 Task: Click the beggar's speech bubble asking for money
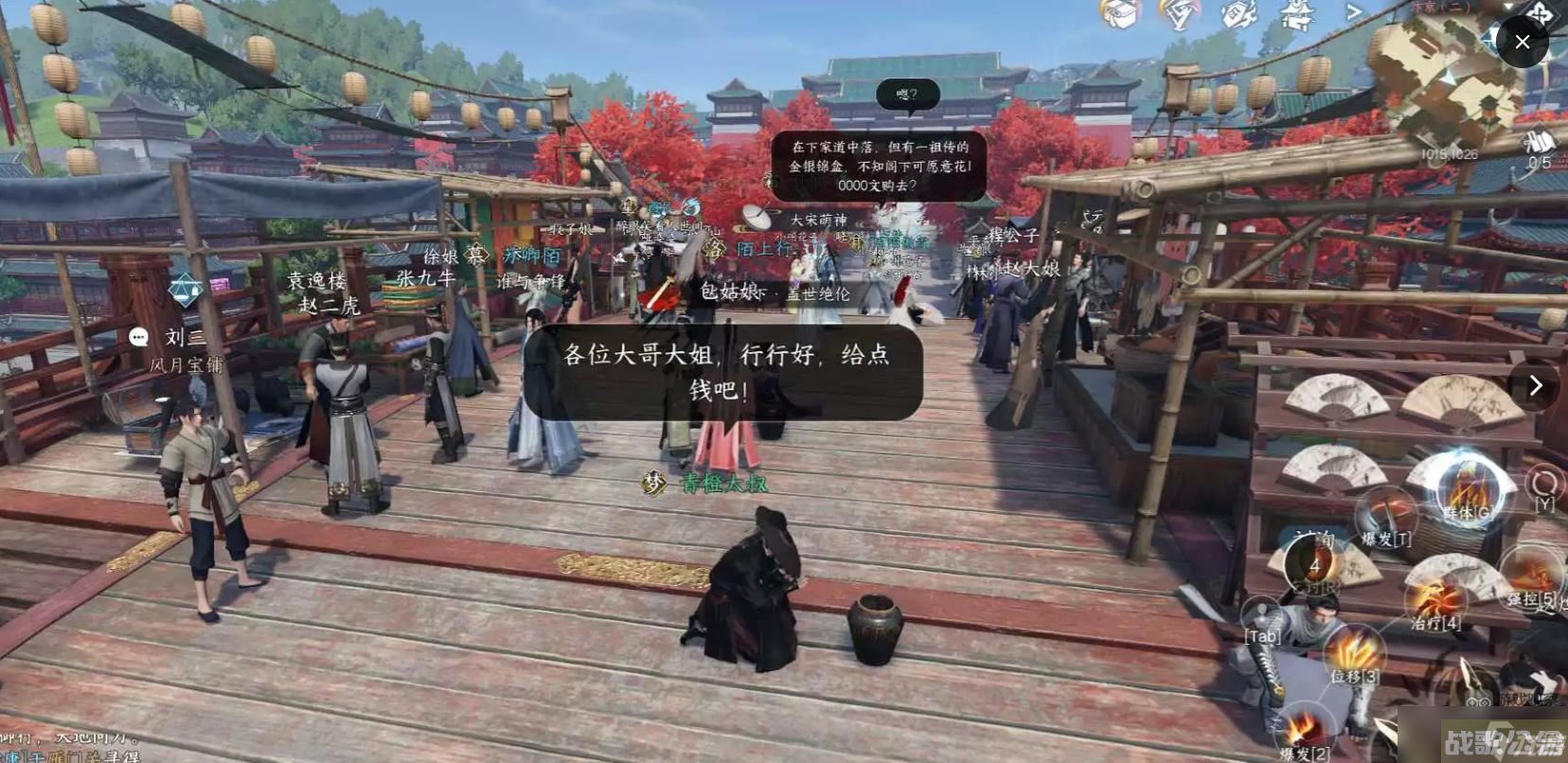[727, 374]
